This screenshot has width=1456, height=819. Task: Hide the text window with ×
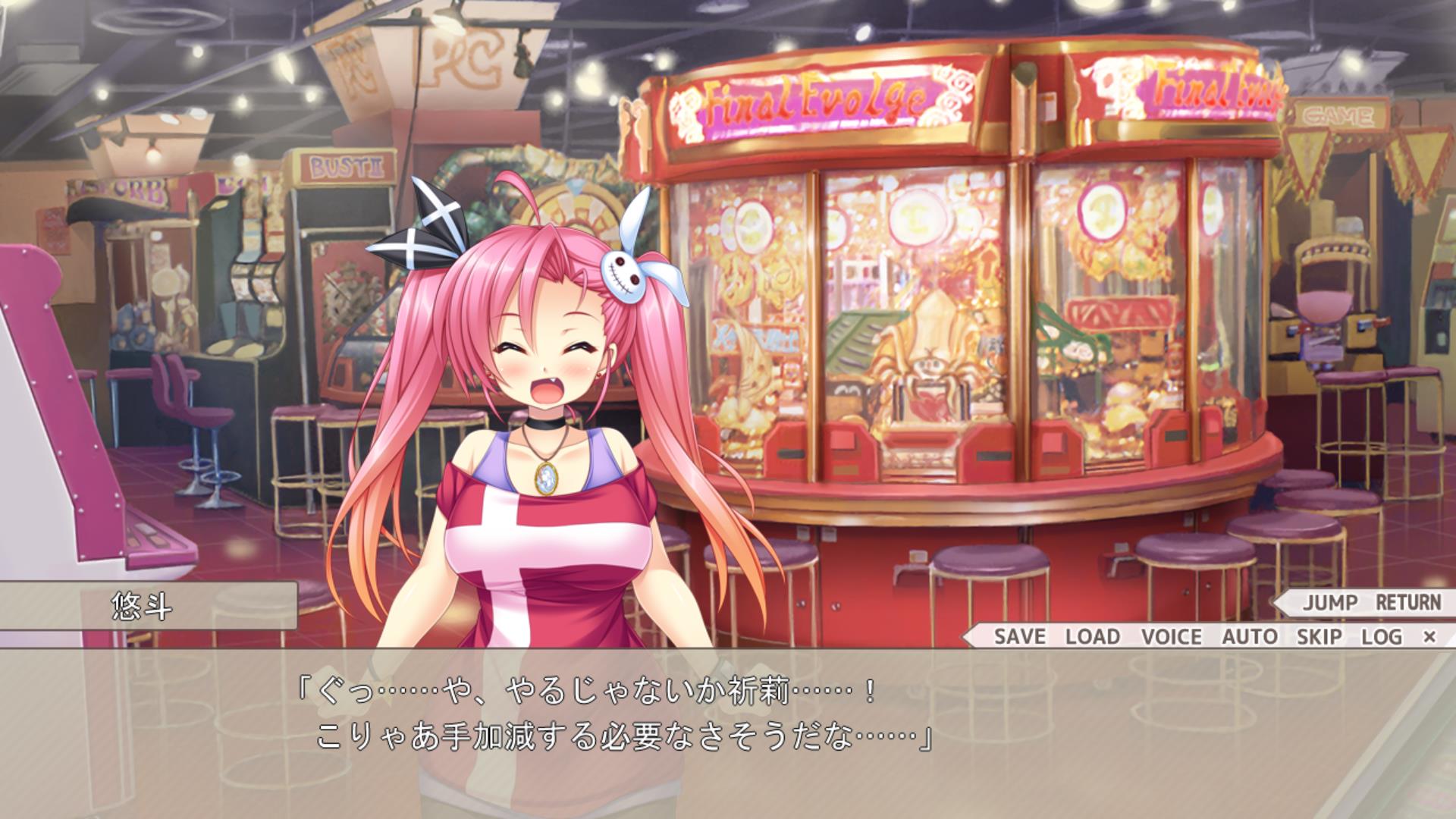pos(1429,636)
